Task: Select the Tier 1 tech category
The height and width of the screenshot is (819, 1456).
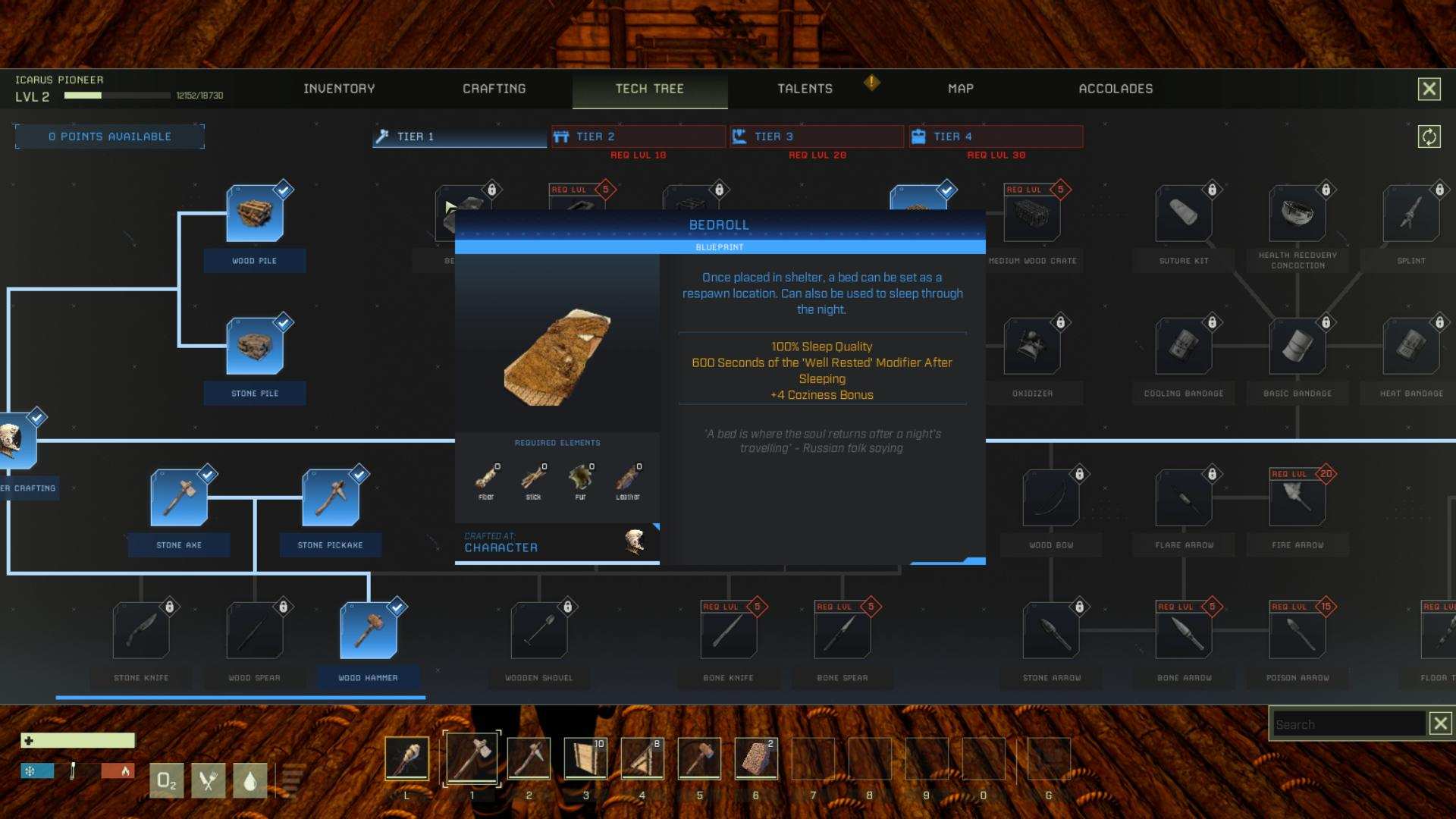Action: click(460, 136)
